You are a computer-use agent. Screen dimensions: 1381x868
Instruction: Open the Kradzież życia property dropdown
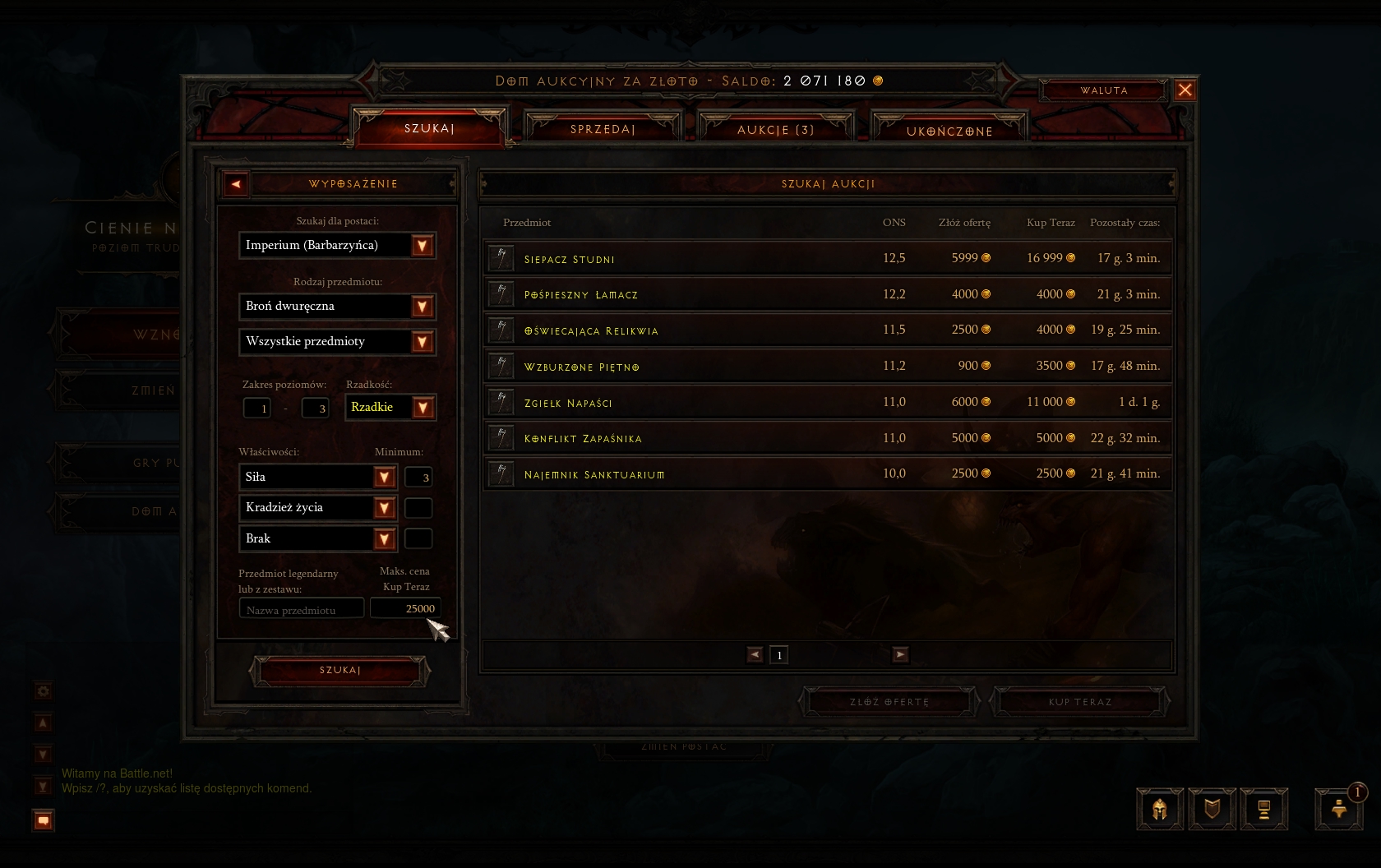click(x=384, y=508)
